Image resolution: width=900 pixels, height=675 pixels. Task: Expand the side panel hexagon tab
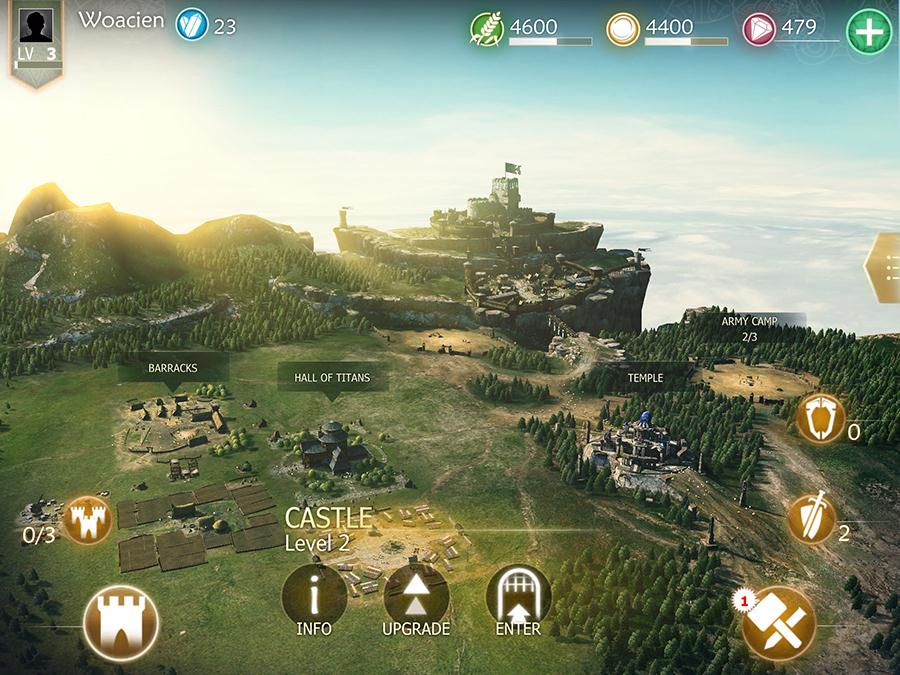tap(884, 267)
